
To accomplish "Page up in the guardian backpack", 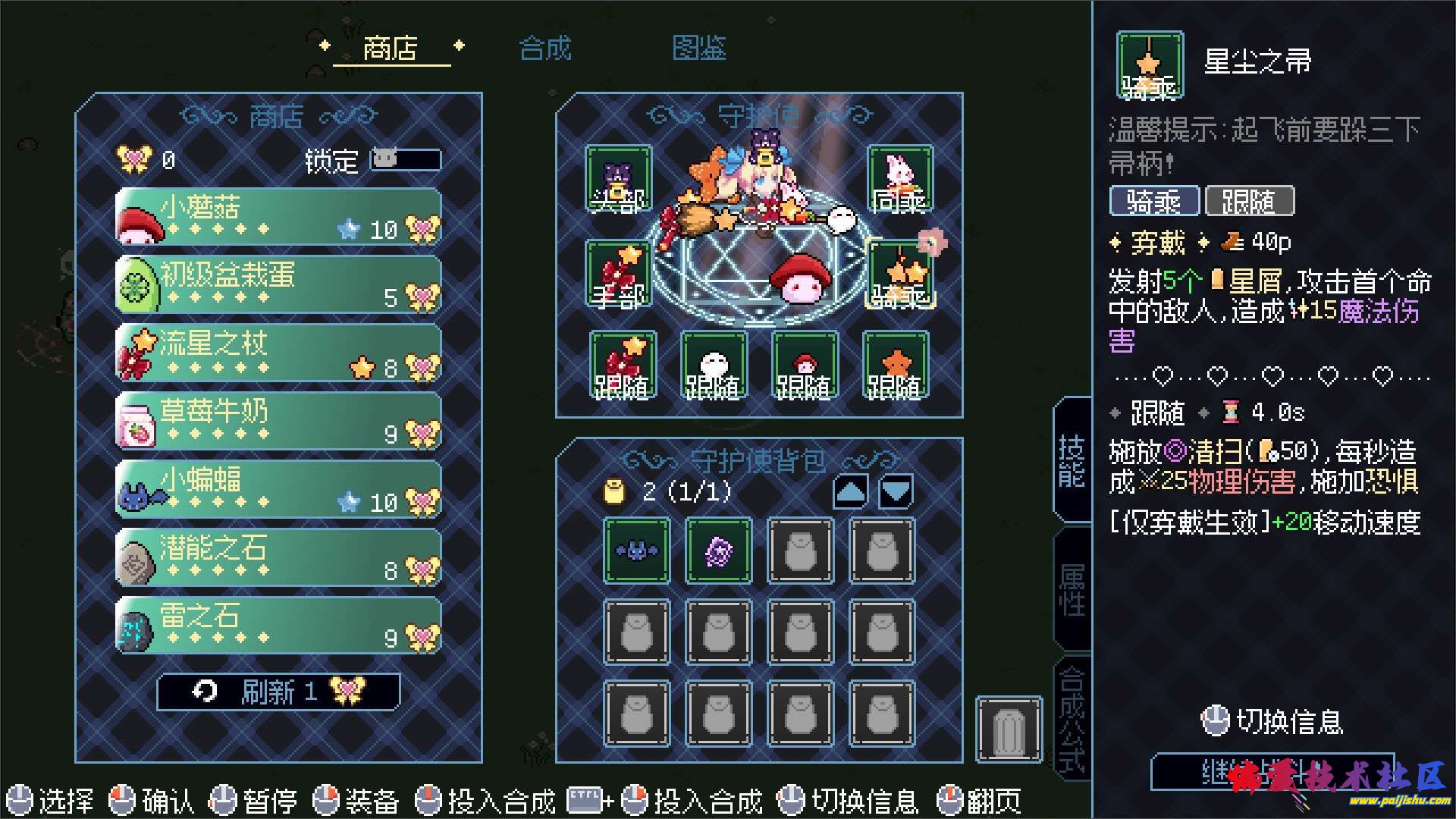I will click(x=850, y=492).
